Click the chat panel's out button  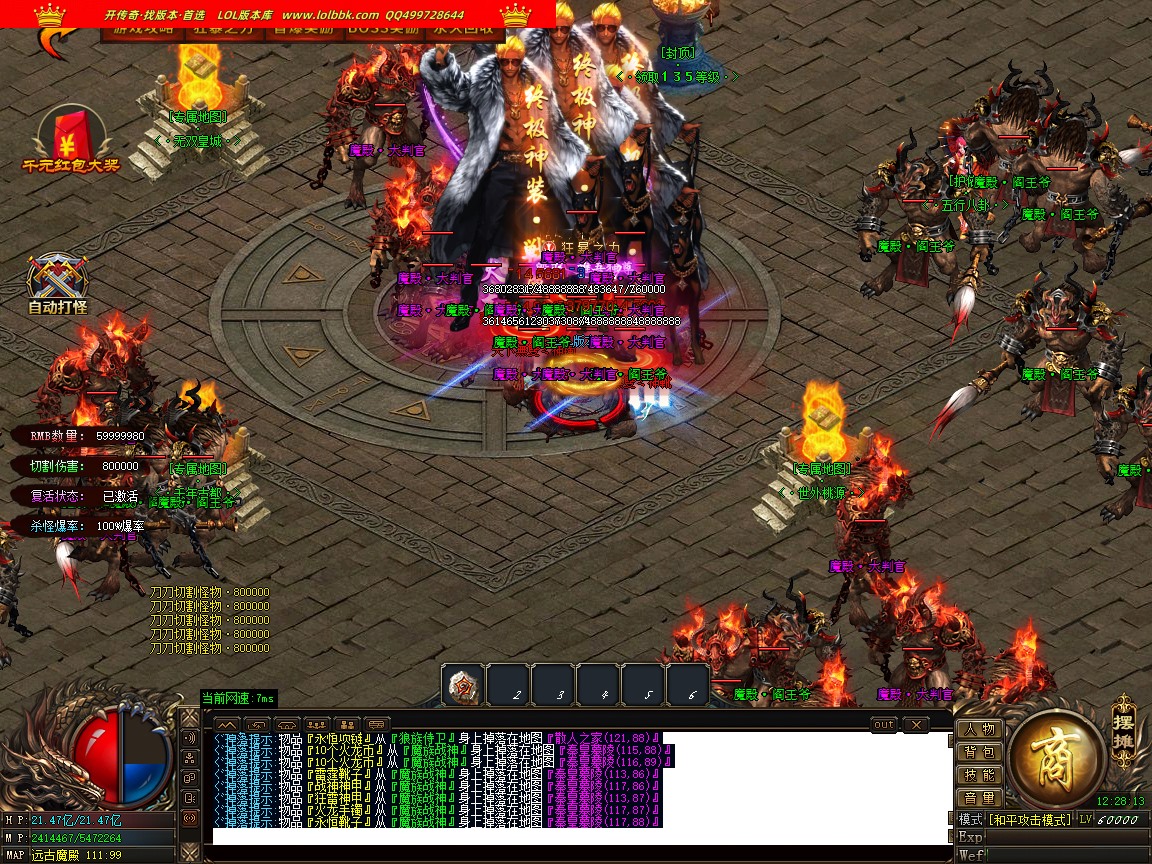884,724
